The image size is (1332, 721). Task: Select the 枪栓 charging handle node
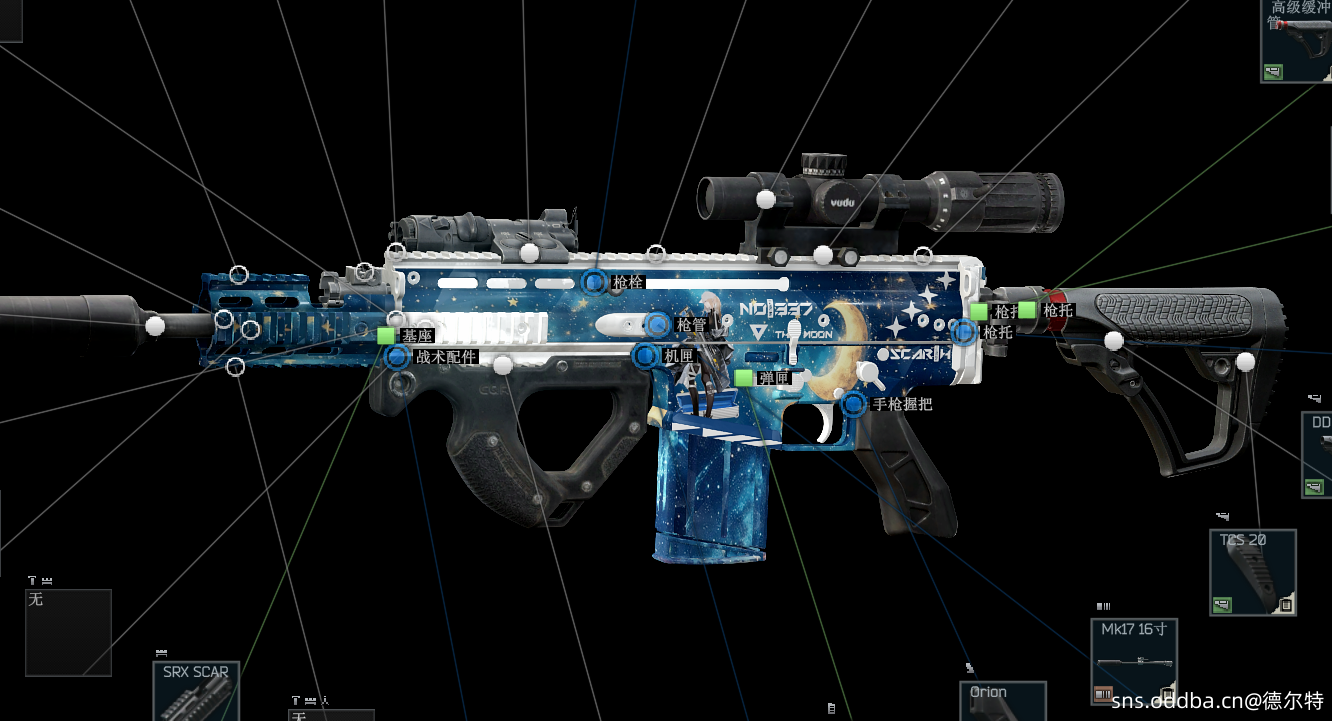click(x=595, y=283)
